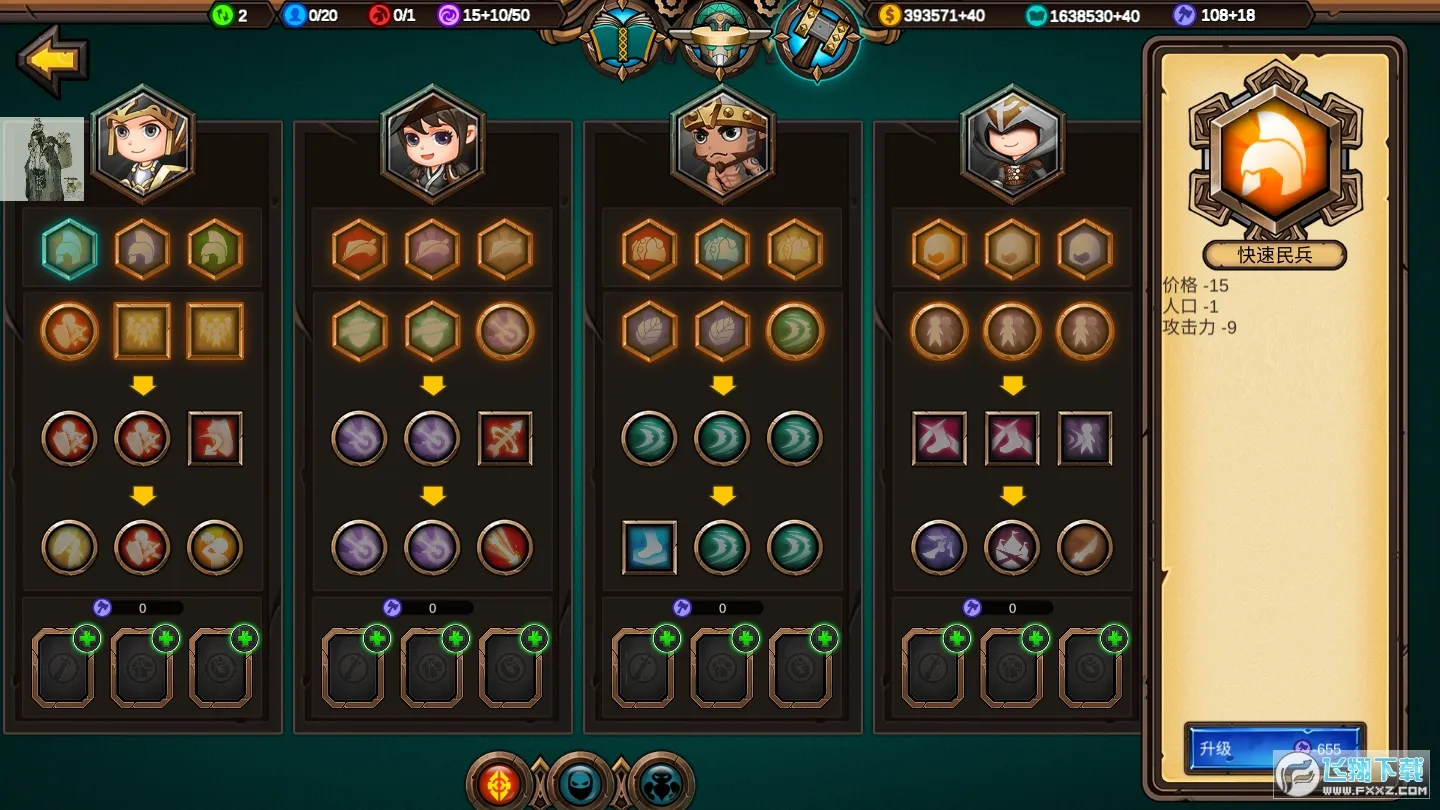Select the green helmet upgrade hexagon
The image size is (1440, 810).
(216, 250)
